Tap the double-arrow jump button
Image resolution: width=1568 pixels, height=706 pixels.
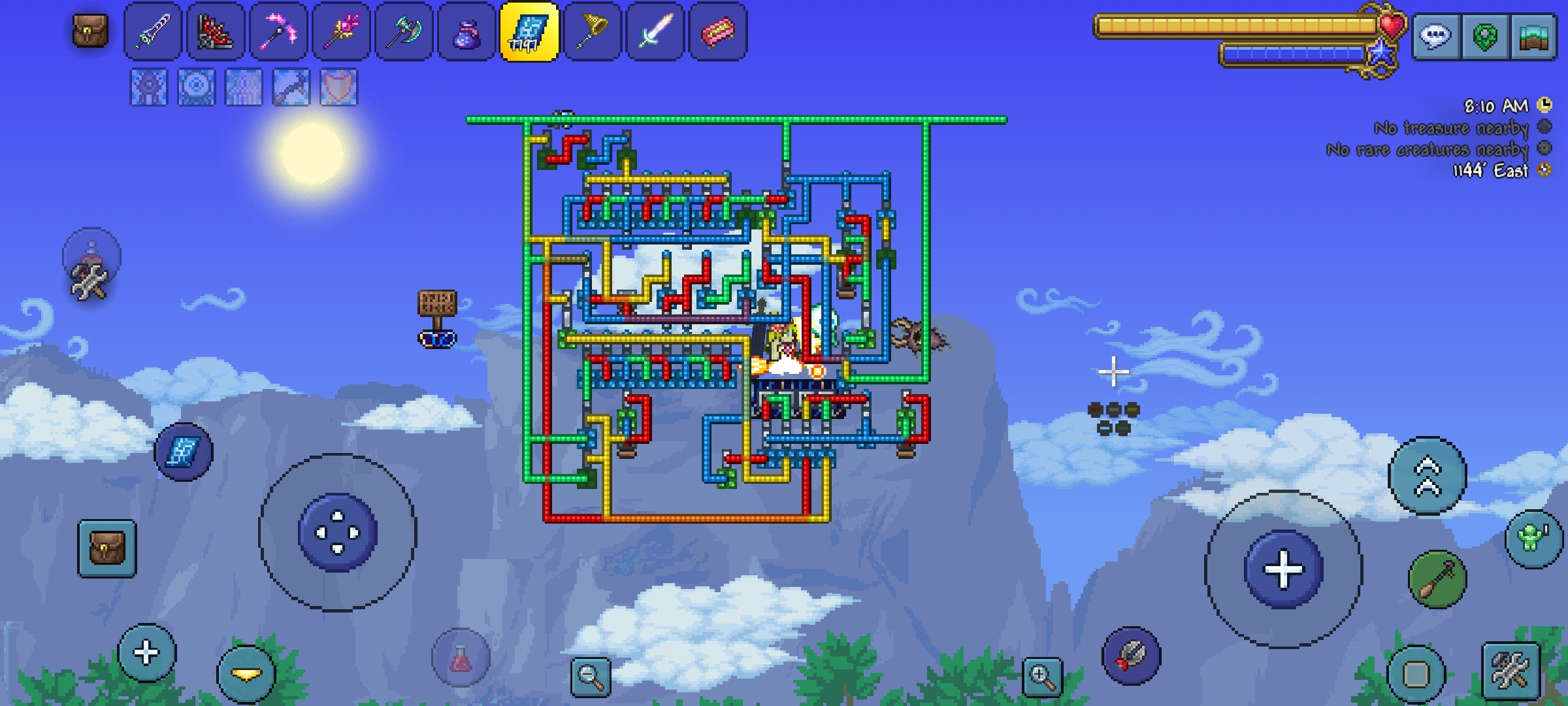pyautogui.click(x=1428, y=476)
